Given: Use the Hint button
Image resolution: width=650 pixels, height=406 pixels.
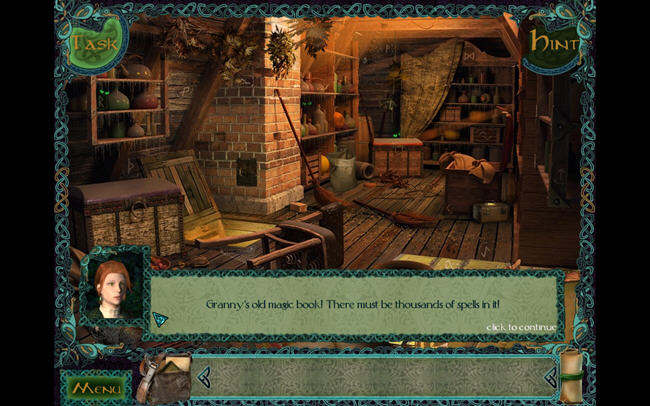Looking at the screenshot, I should point(554,42).
